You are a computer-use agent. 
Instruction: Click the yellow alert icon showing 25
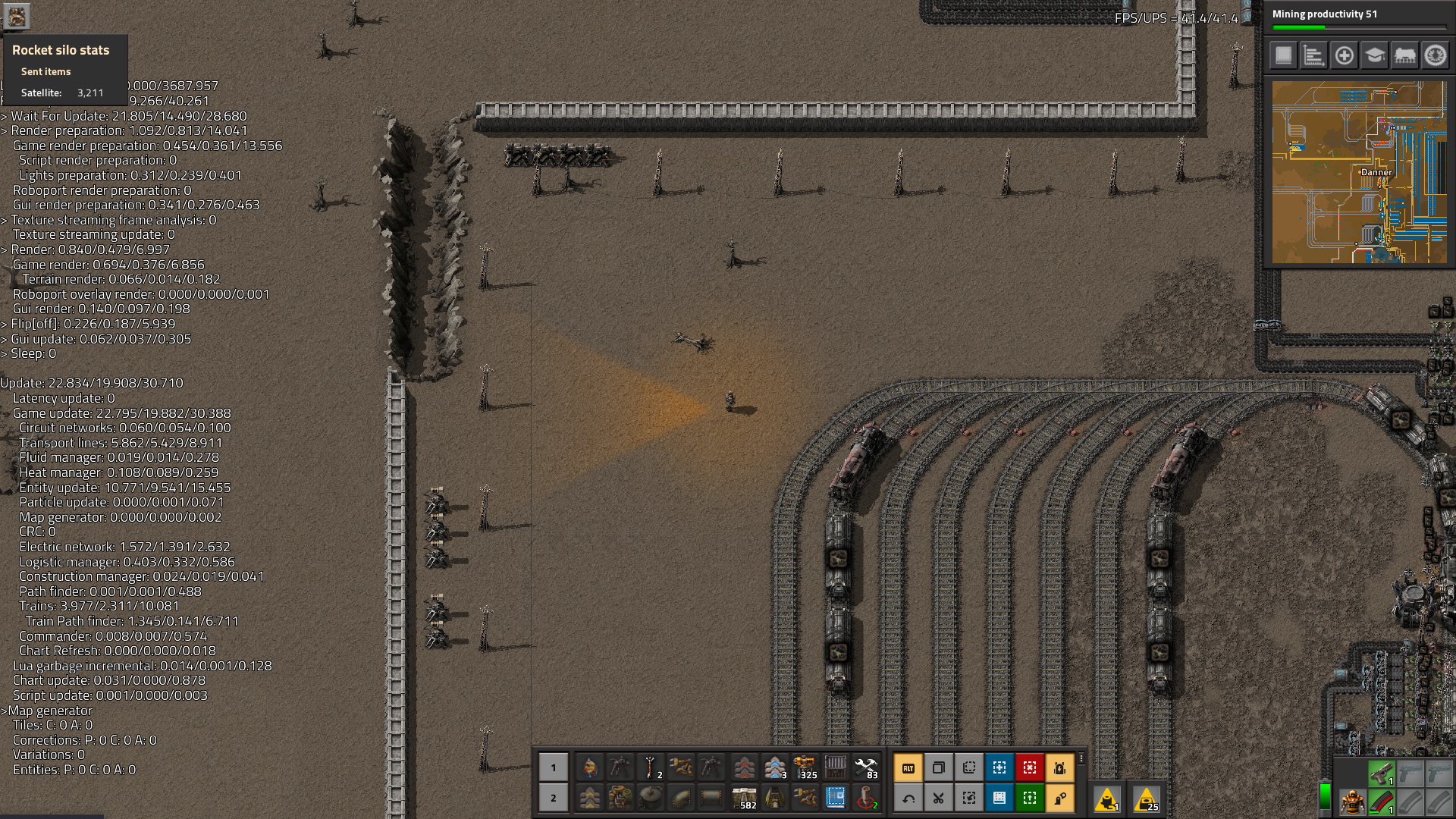tap(1147, 799)
